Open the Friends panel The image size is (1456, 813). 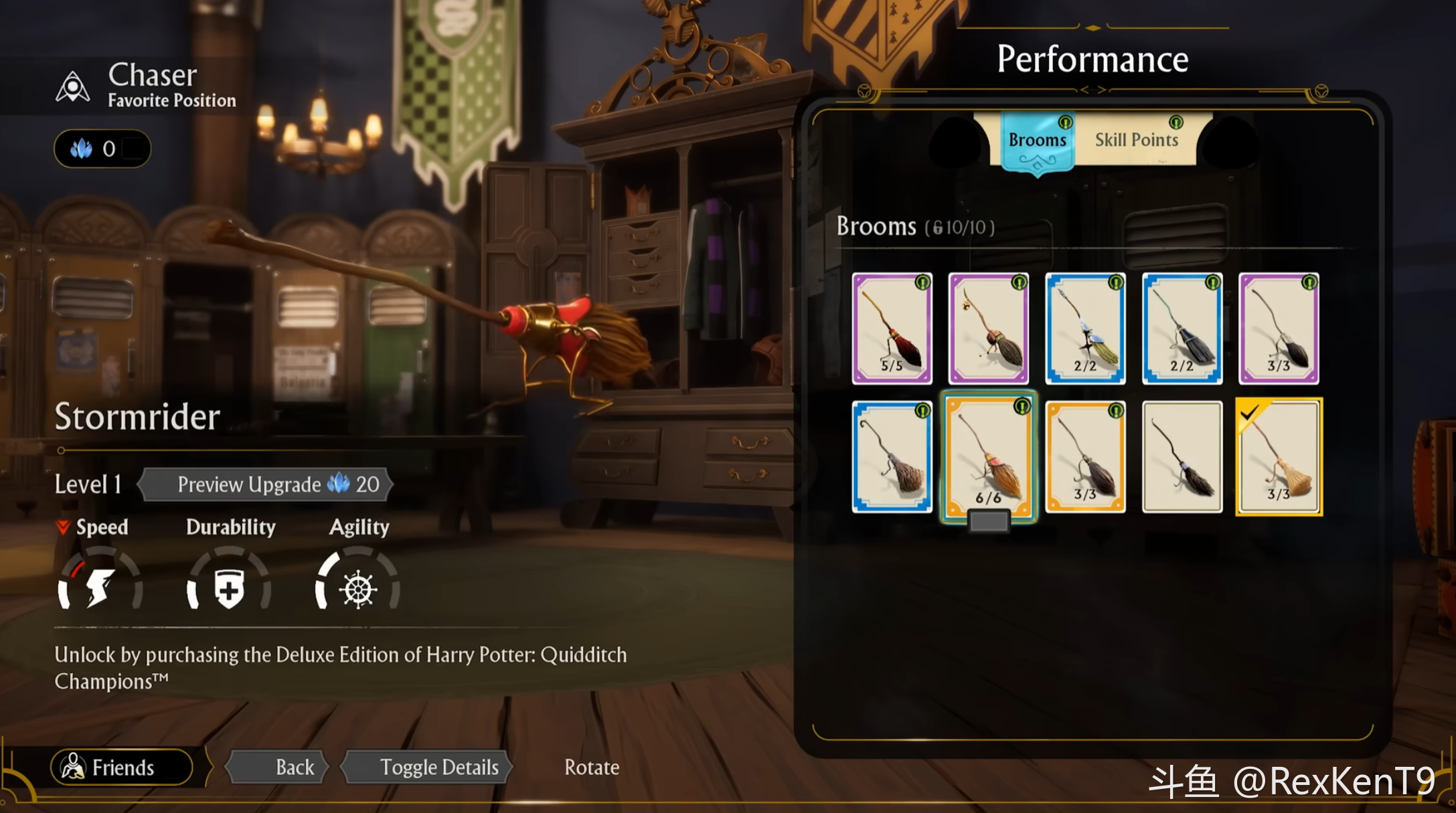[x=122, y=767]
